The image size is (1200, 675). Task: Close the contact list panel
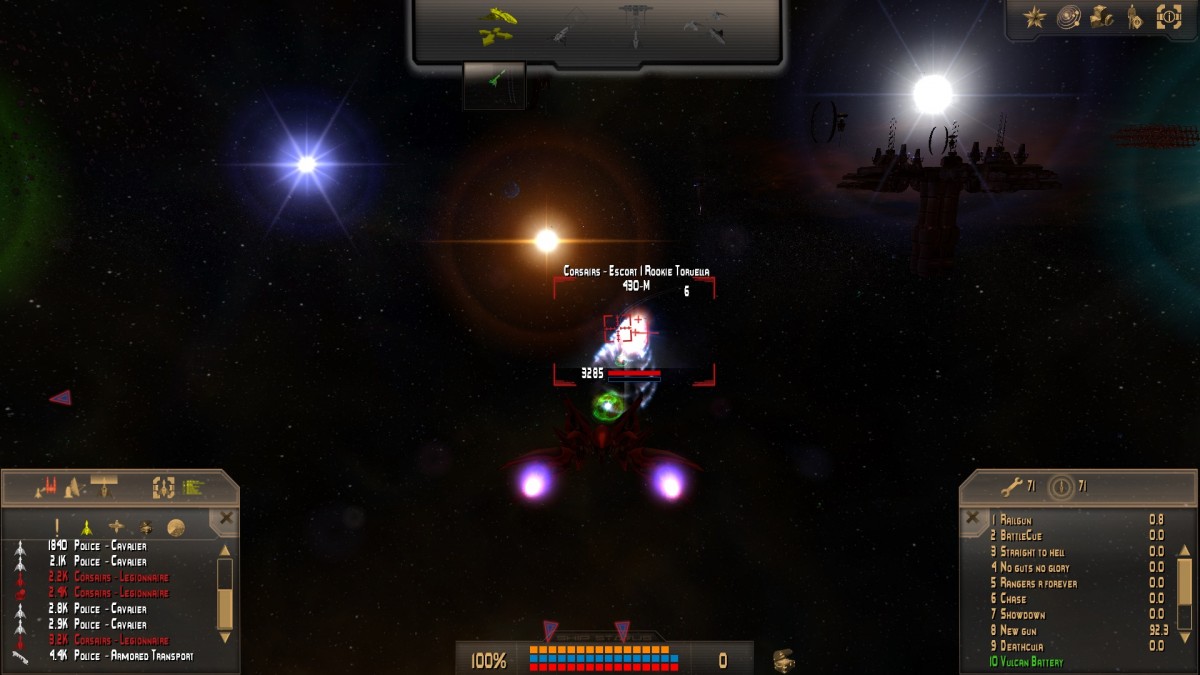pos(226,518)
